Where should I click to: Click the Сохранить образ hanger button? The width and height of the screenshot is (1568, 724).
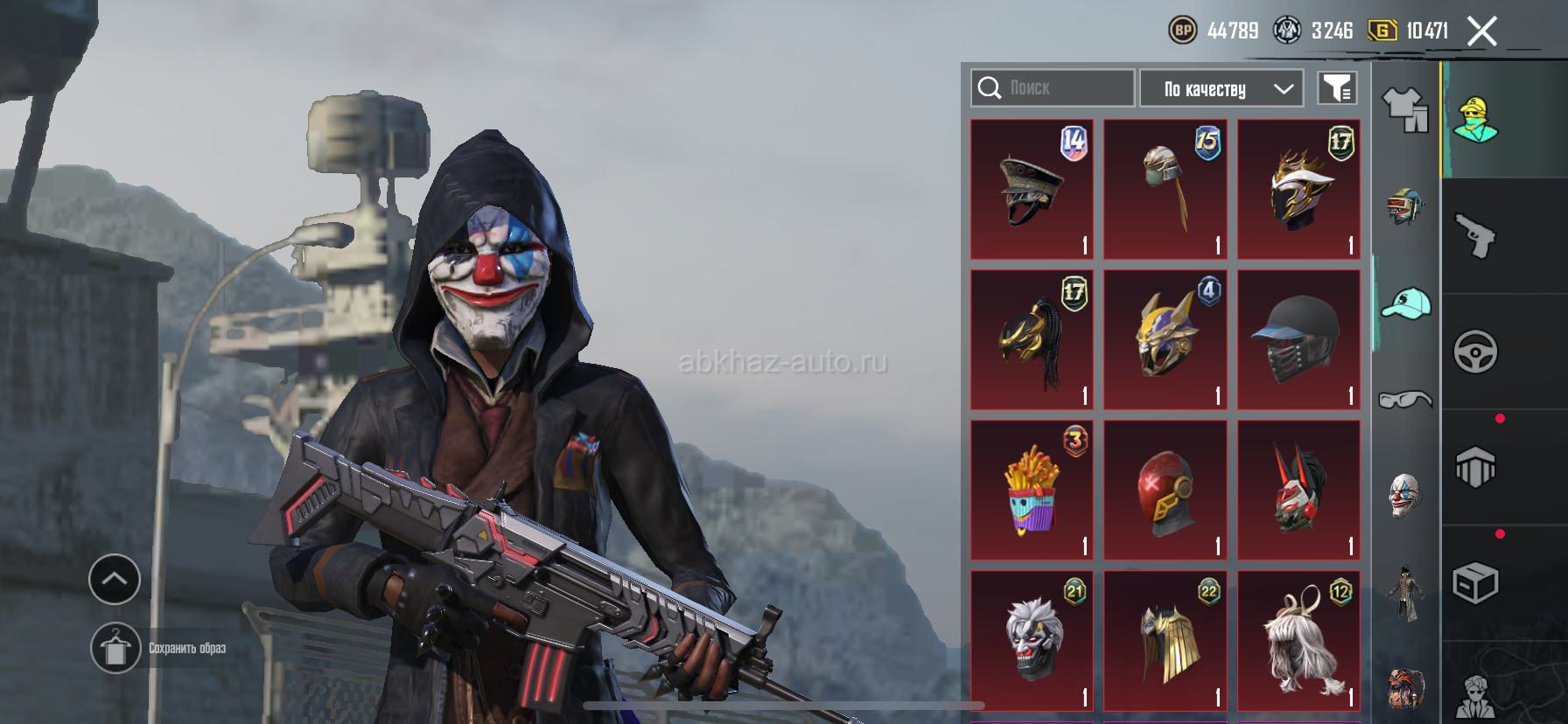[x=115, y=649]
